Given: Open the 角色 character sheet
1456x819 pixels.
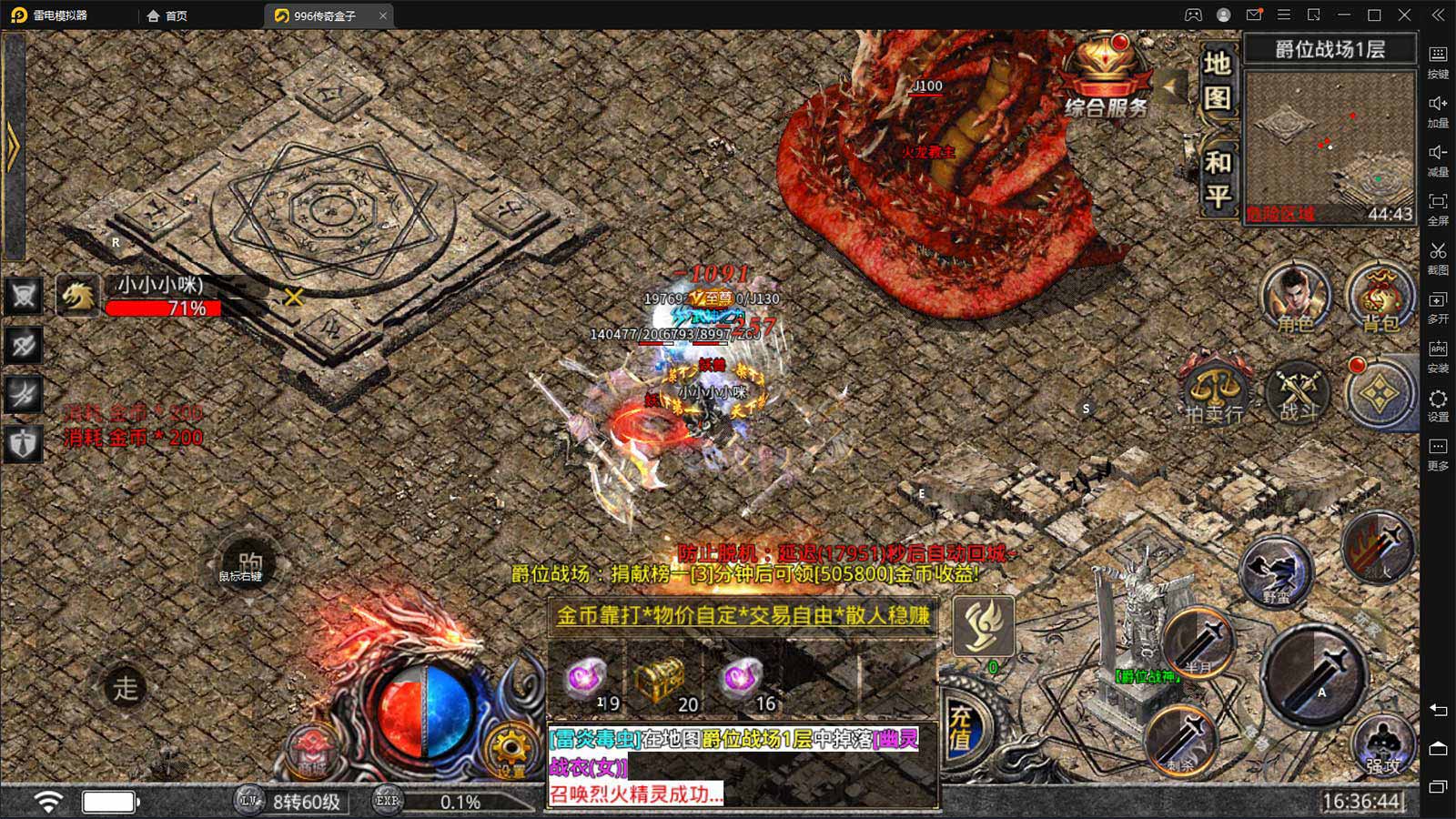Looking at the screenshot, I should coord(1295,298).
